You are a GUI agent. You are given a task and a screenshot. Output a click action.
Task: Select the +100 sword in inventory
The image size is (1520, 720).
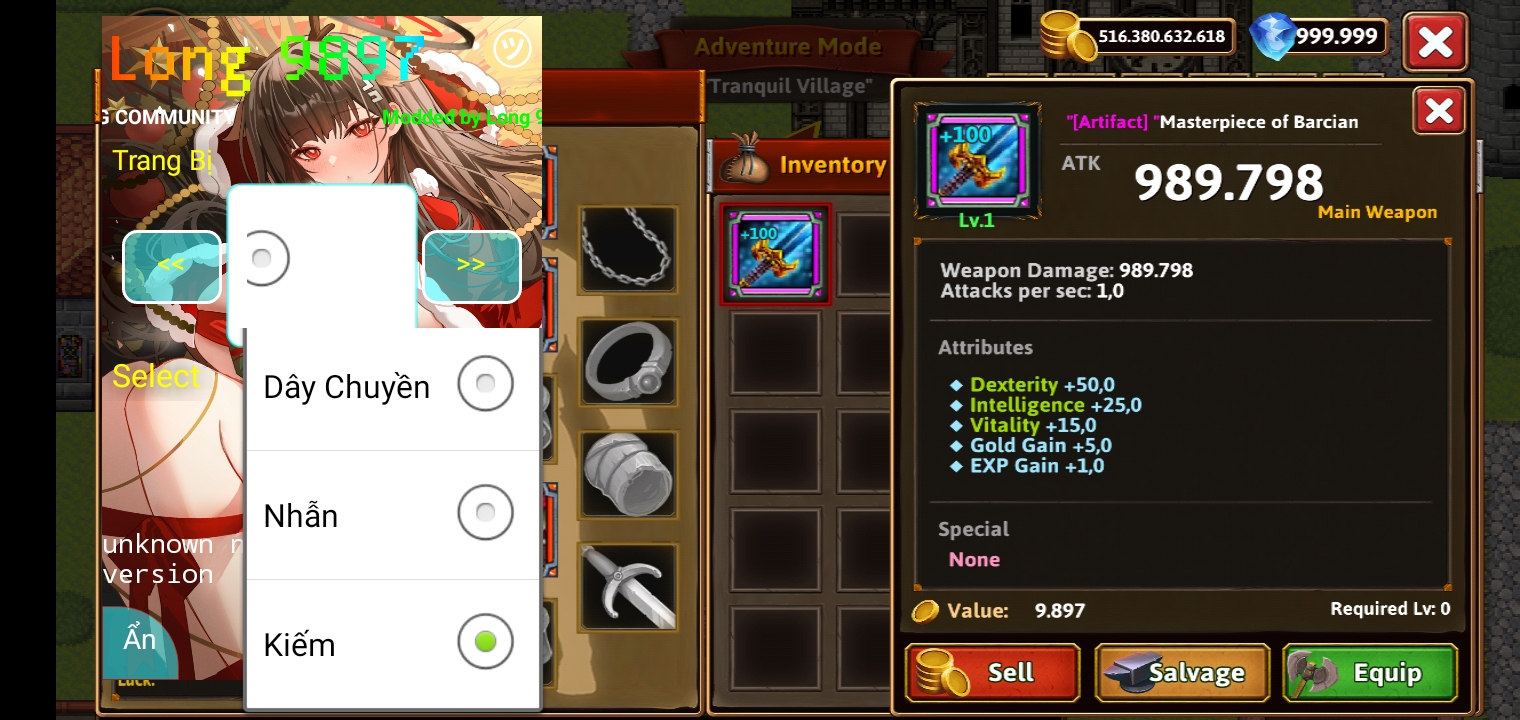pyautogui.click(x=775, y=254)
